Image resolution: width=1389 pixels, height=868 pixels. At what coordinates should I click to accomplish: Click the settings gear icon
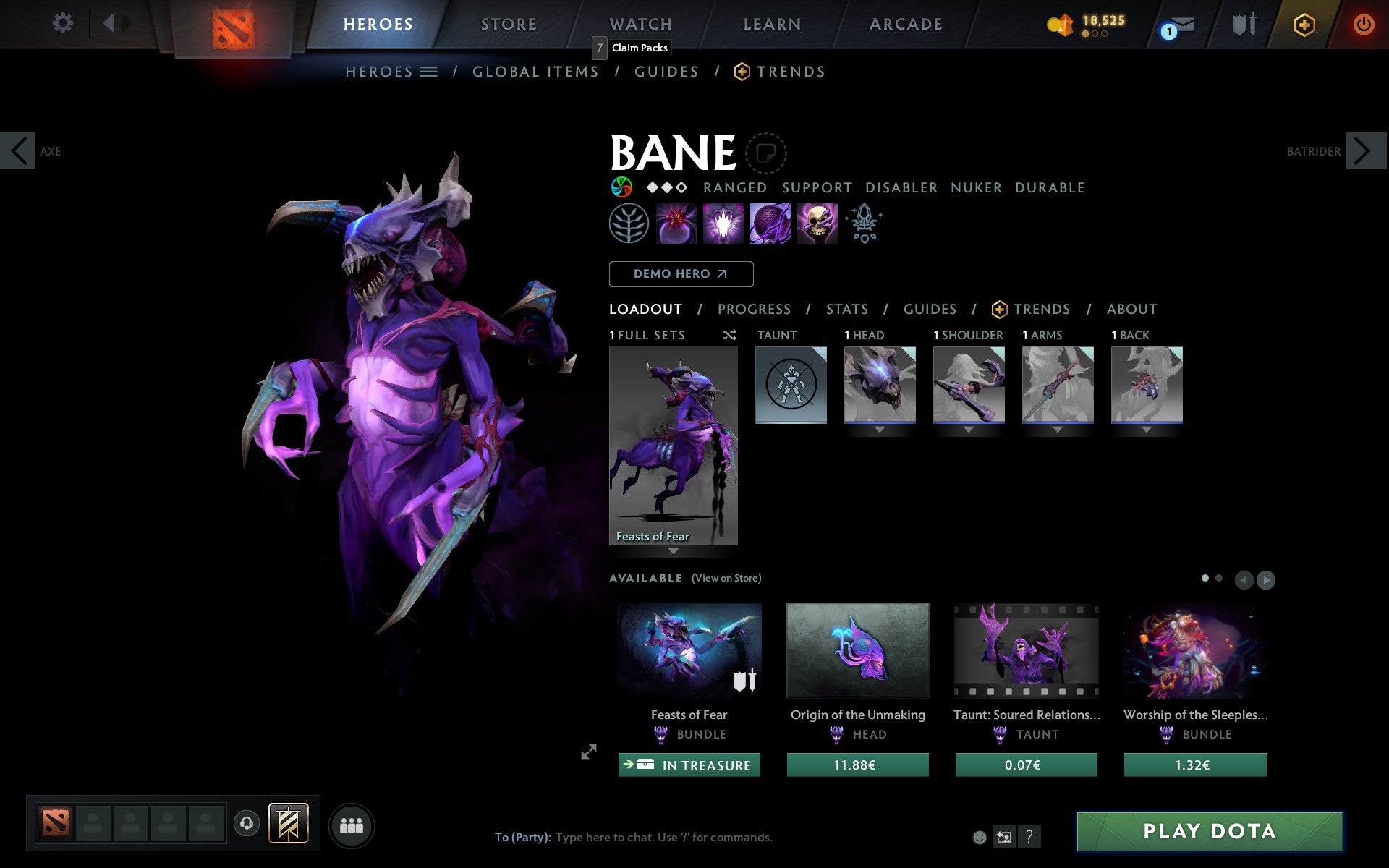(64, 23)
